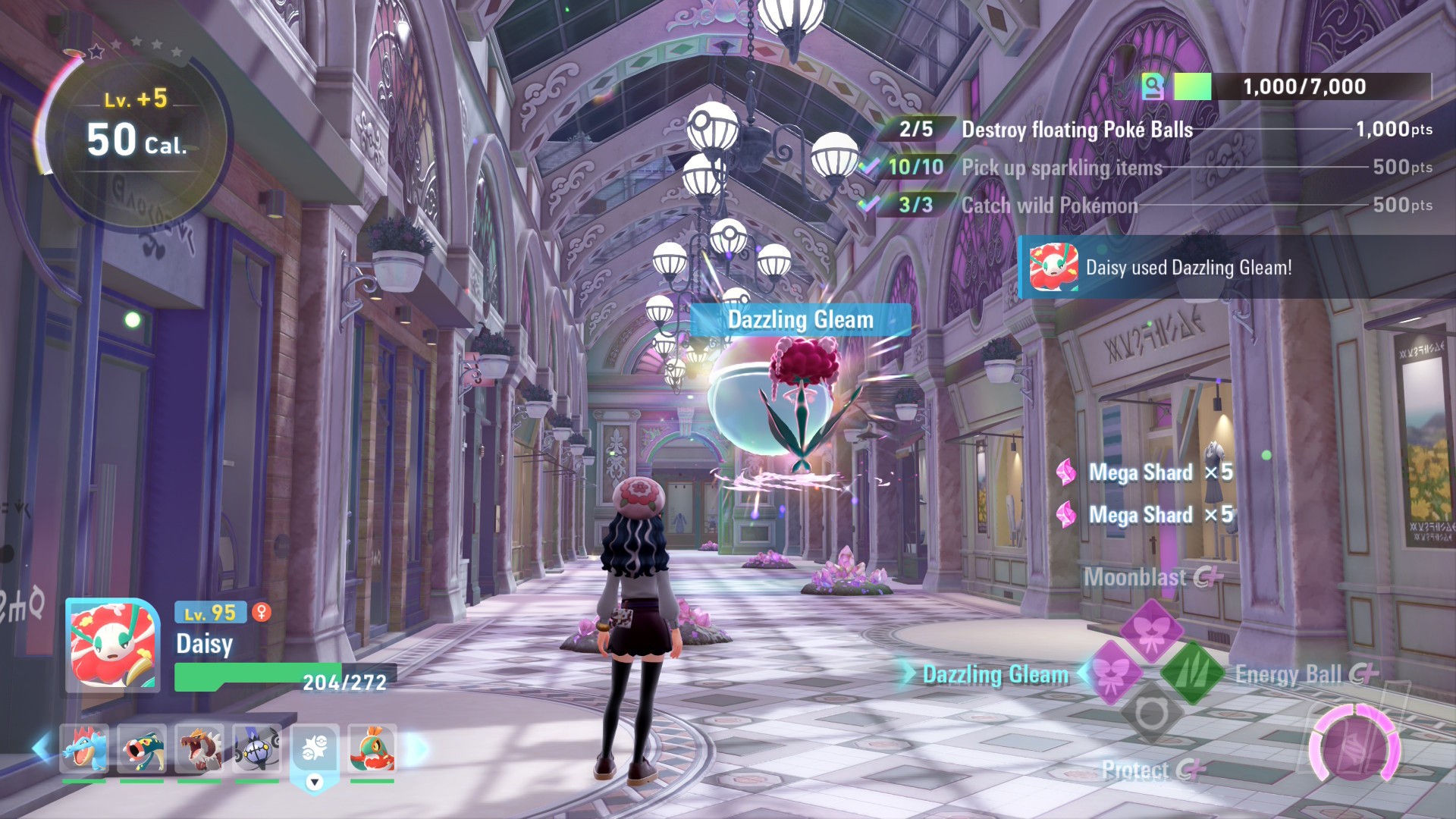Check the Catch wild Pokémon objective
This screenshot has height=819, width=1456.
pyautogui.click(x=1050, y=206)
